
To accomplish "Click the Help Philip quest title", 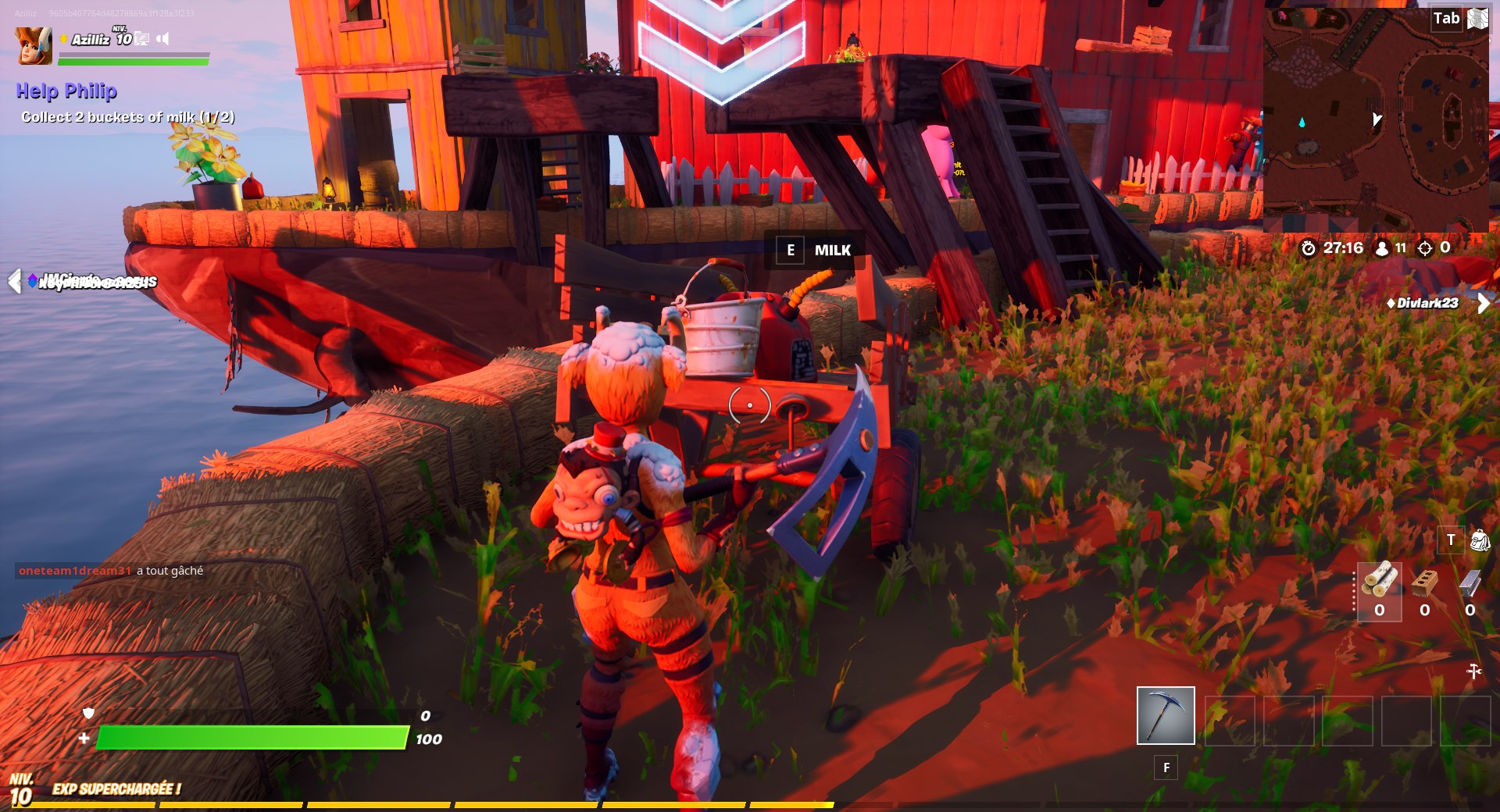I will point(66,91).
